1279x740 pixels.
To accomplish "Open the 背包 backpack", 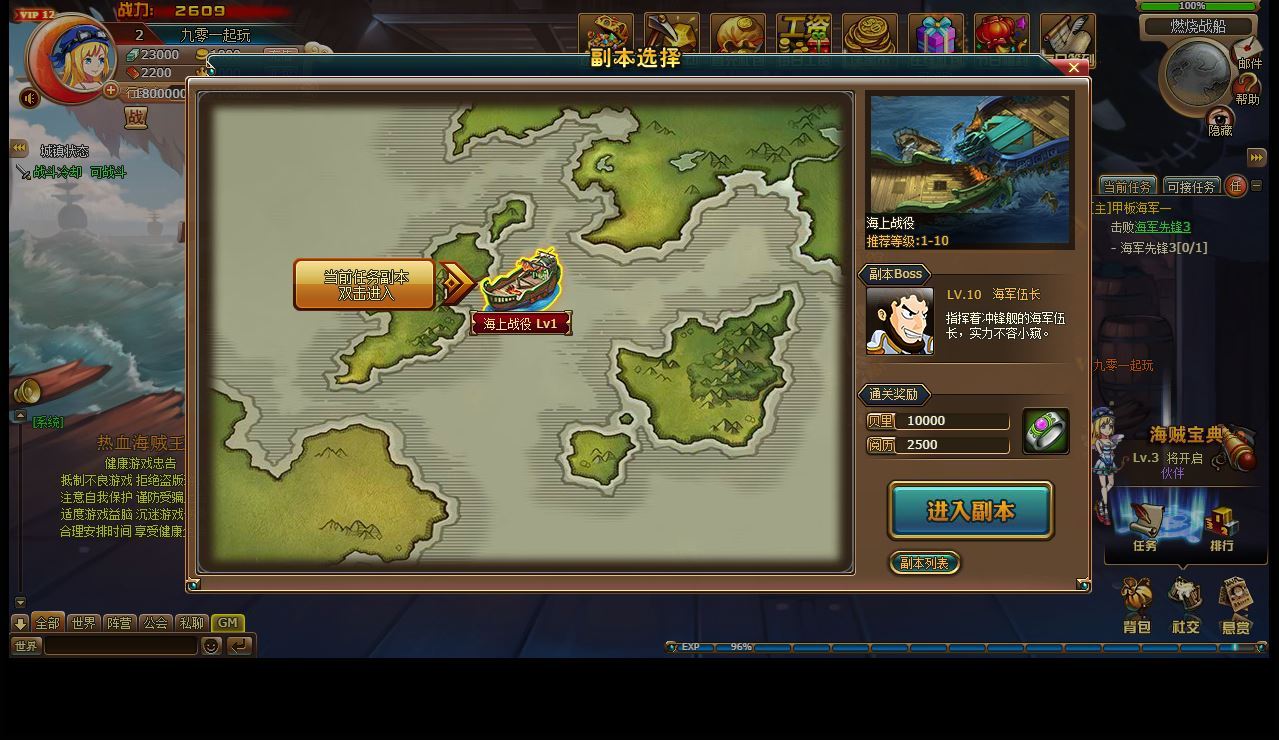I will 1137,606.
